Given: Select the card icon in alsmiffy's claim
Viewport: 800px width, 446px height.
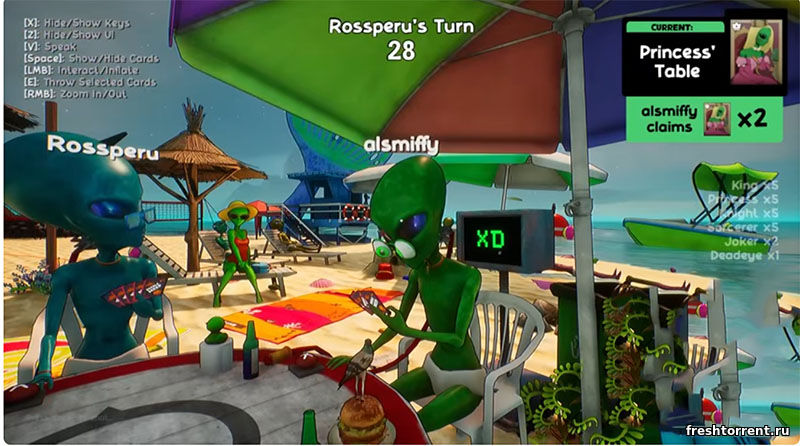Looking at the screenshot, I should click(717, 119).
